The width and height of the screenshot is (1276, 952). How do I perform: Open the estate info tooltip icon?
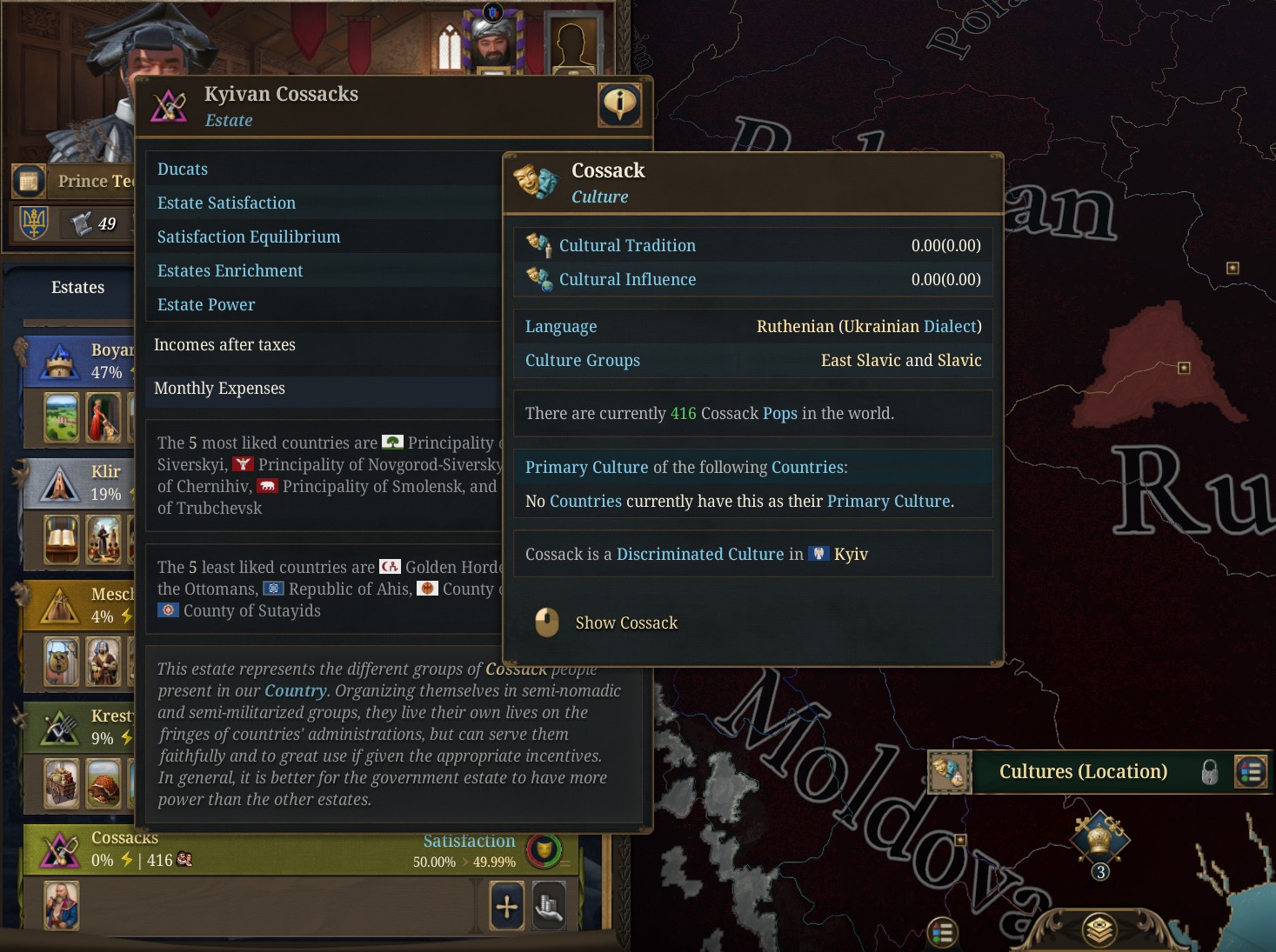tap(619, 104)
